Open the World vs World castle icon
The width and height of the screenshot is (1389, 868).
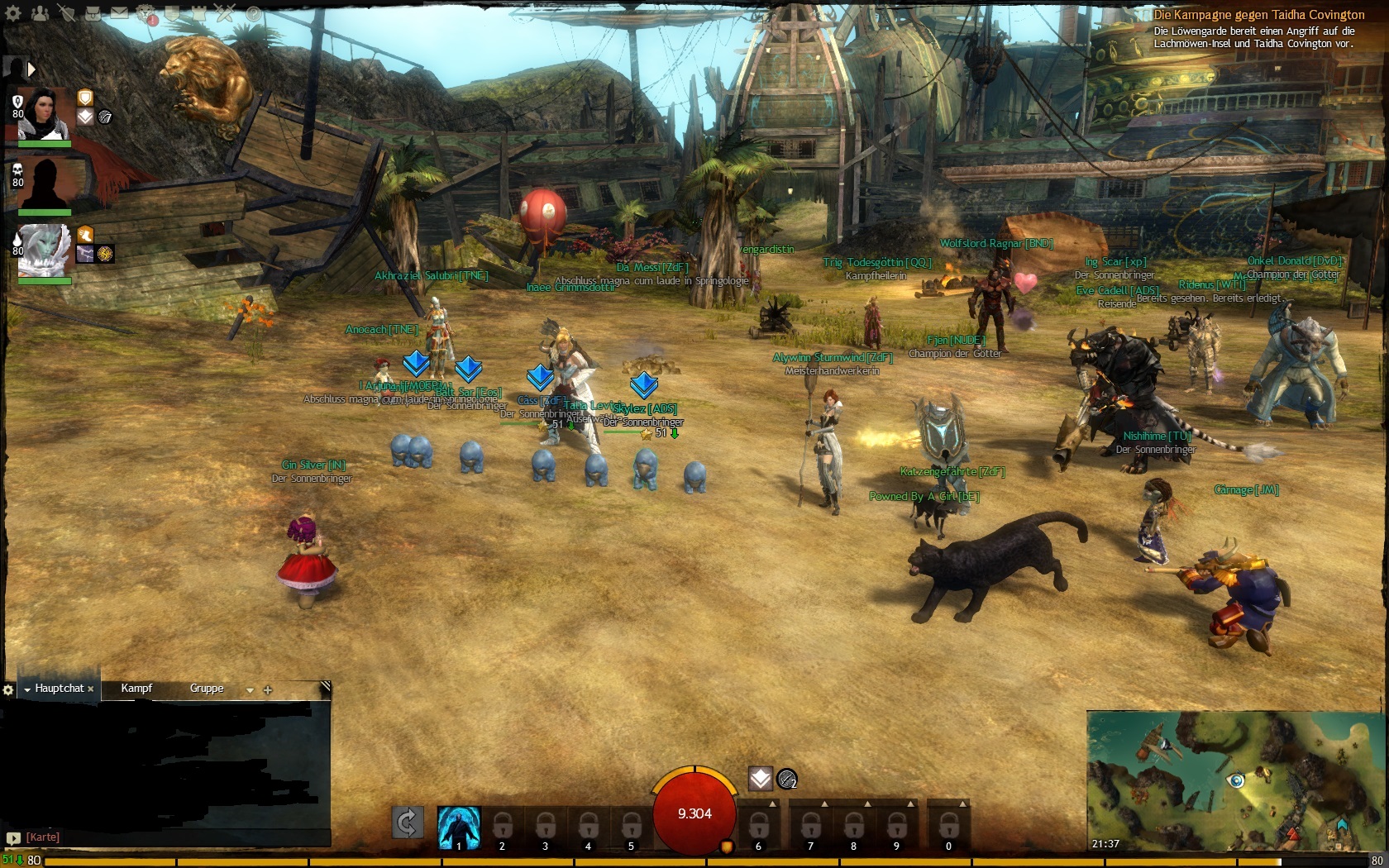point(199,13)
